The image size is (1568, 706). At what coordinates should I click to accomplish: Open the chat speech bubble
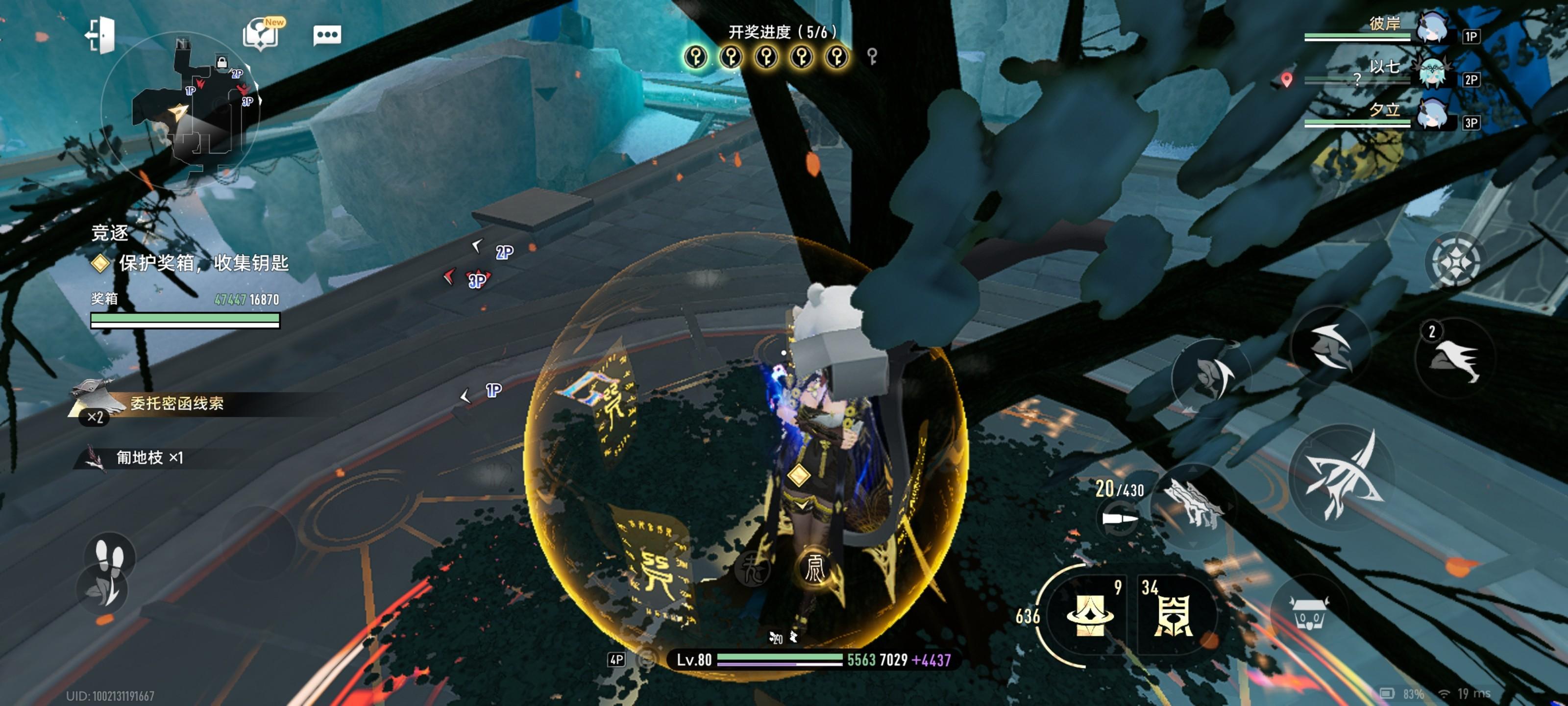click(327, 35)
